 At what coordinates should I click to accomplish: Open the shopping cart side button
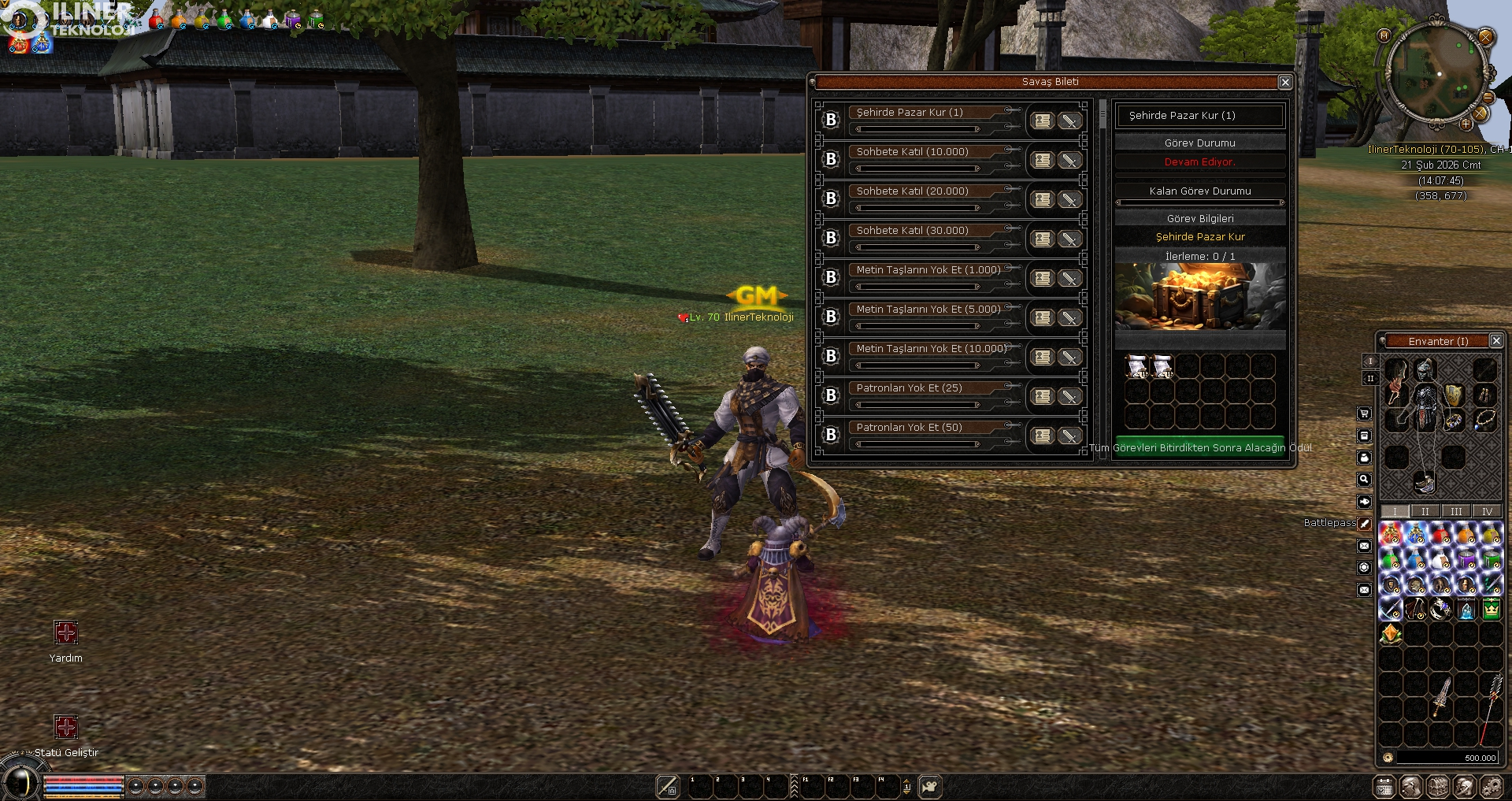coord(1365,413)
